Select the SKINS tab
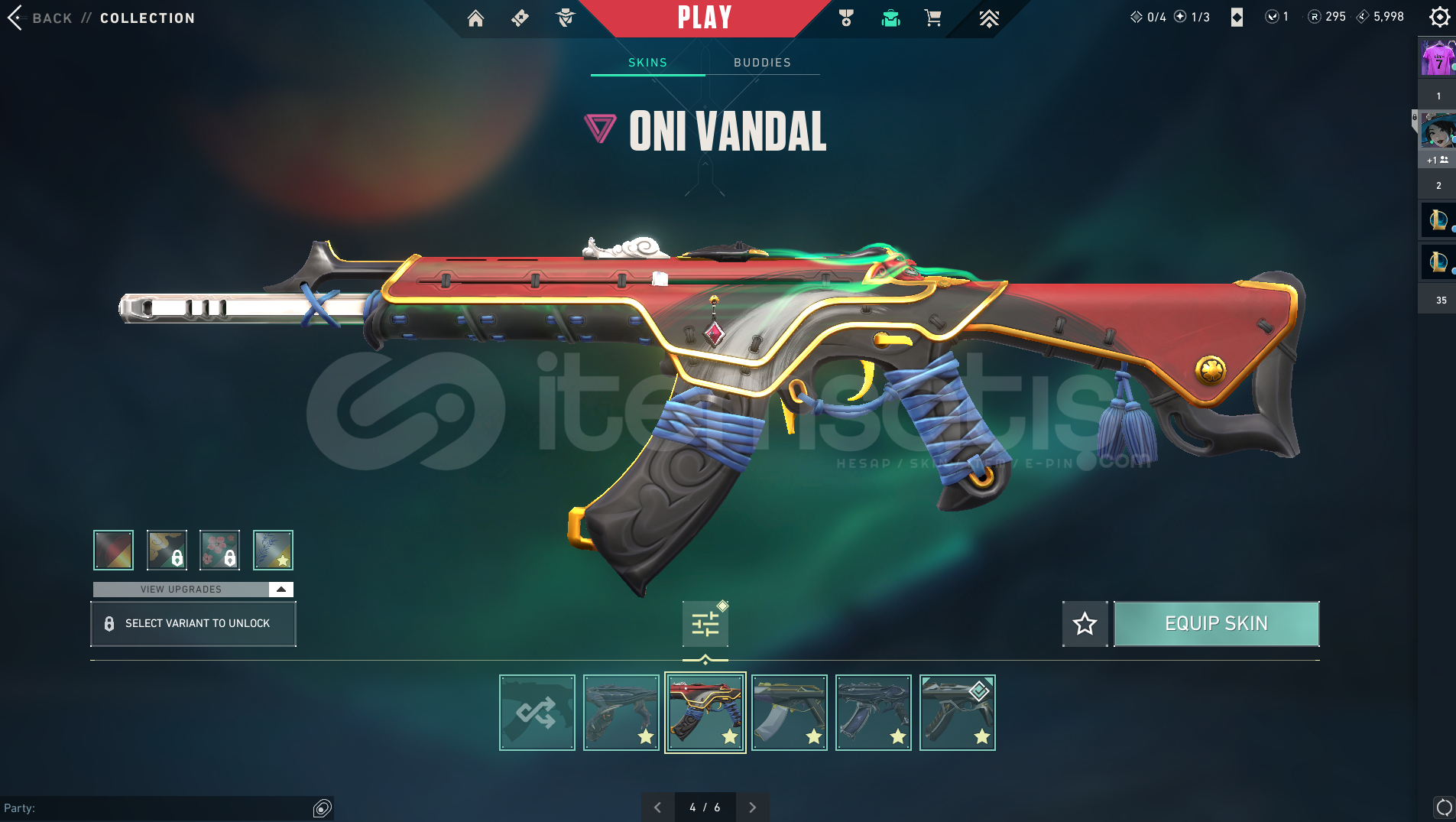The image size is (1456, 822). (647, 63)
